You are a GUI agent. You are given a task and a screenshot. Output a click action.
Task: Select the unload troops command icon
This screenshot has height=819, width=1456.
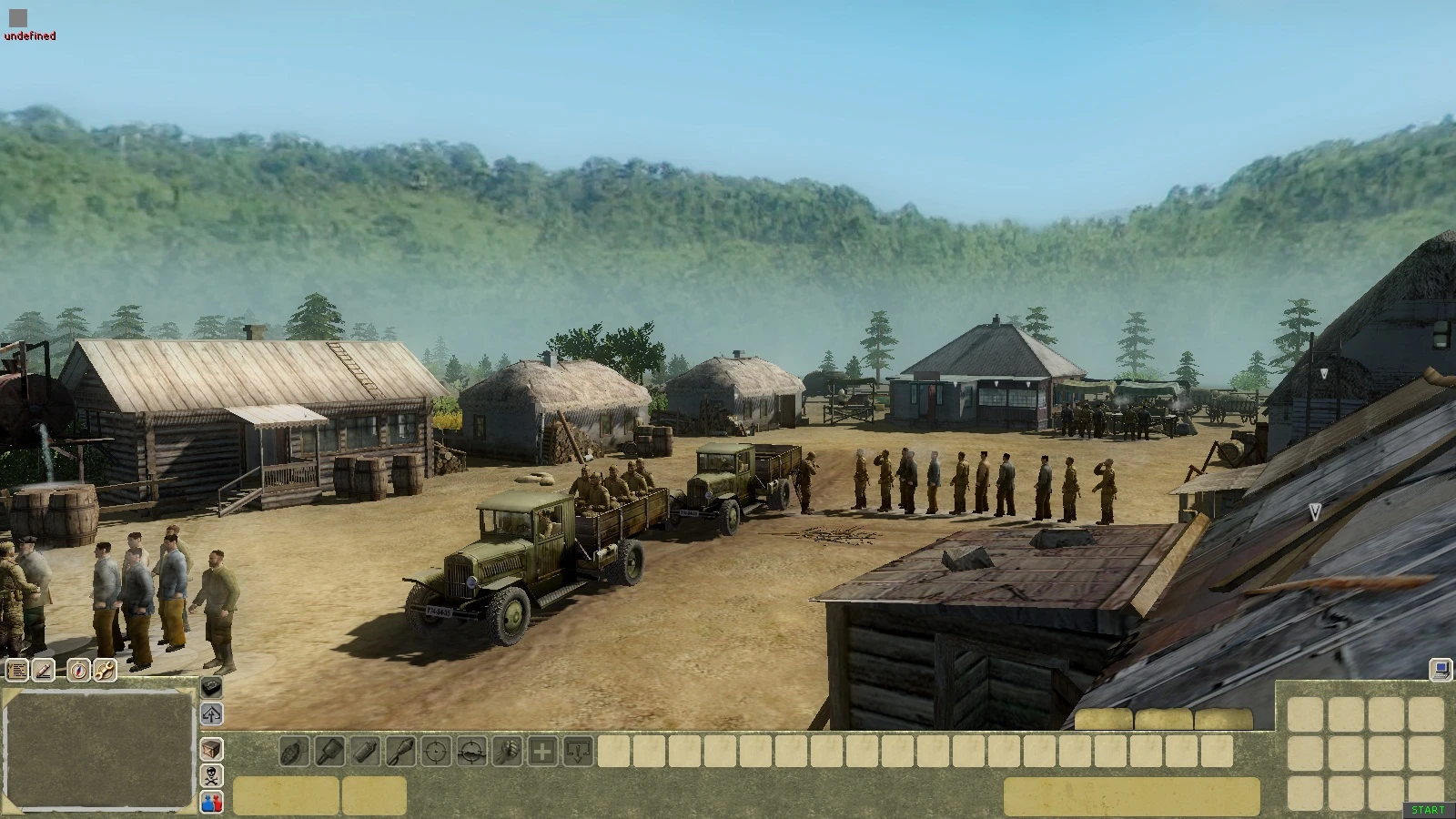click(x=578, y=752)
